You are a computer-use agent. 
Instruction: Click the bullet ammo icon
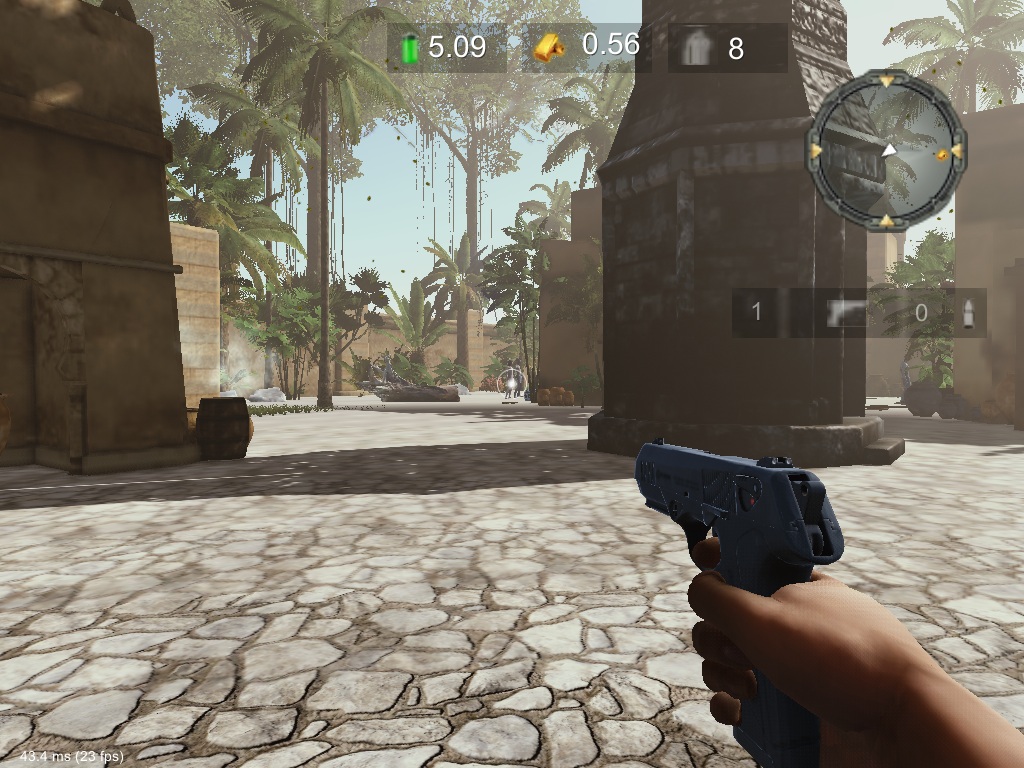click(x=966, y=313)
